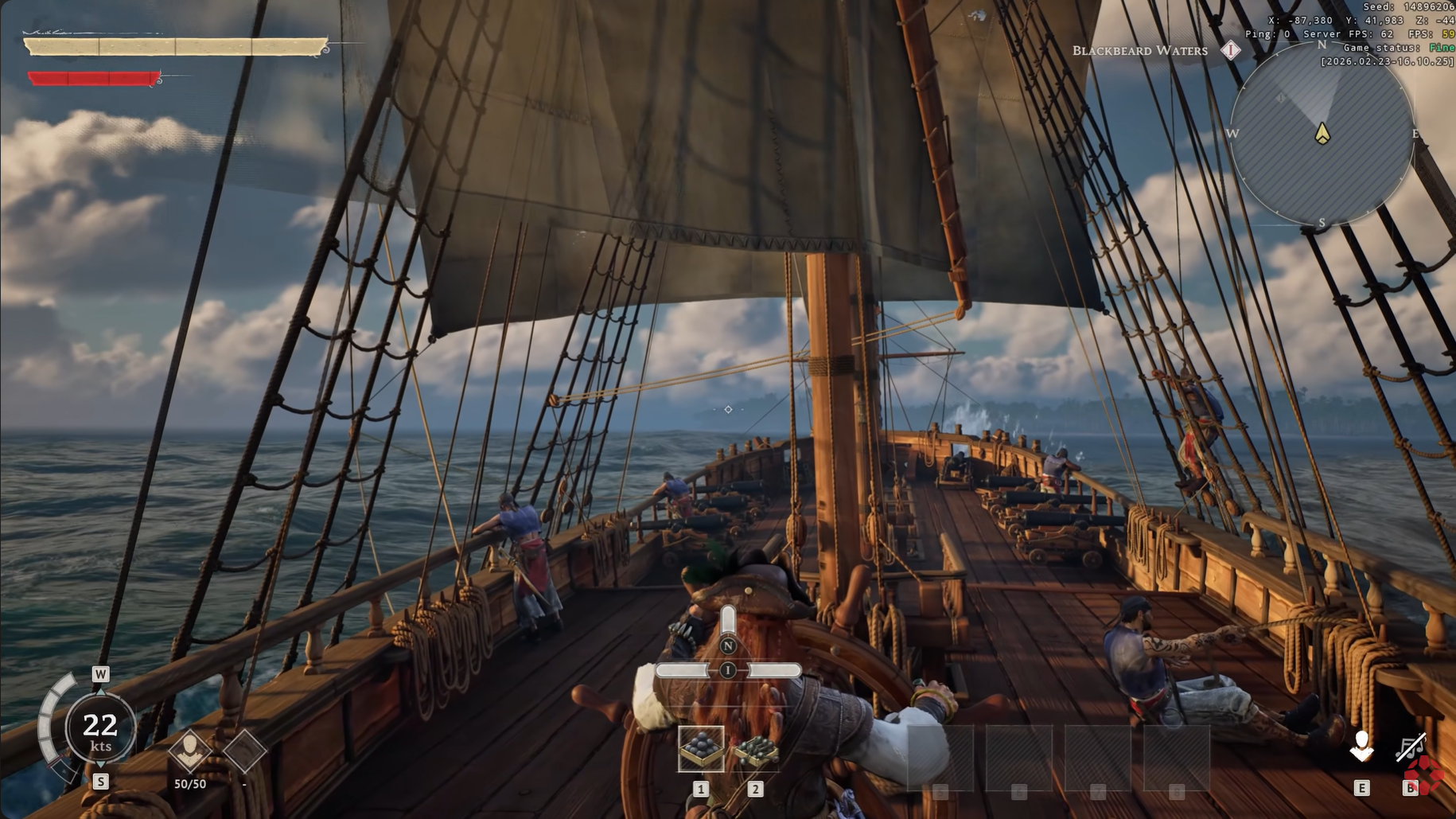This screenshot has width=1456, height=819.
Task: Open the circular compass minimap
Action: [x=1322, y=134]
